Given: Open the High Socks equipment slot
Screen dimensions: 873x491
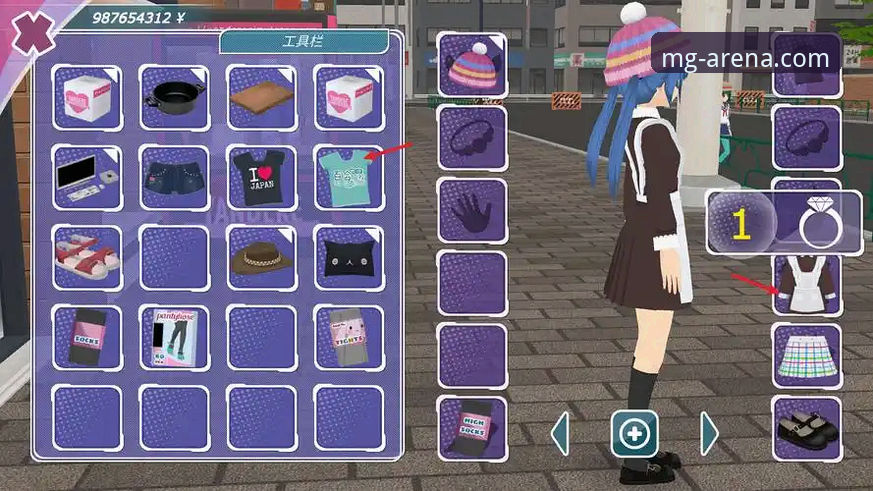Looking at the screenshot, I should 472,428.
